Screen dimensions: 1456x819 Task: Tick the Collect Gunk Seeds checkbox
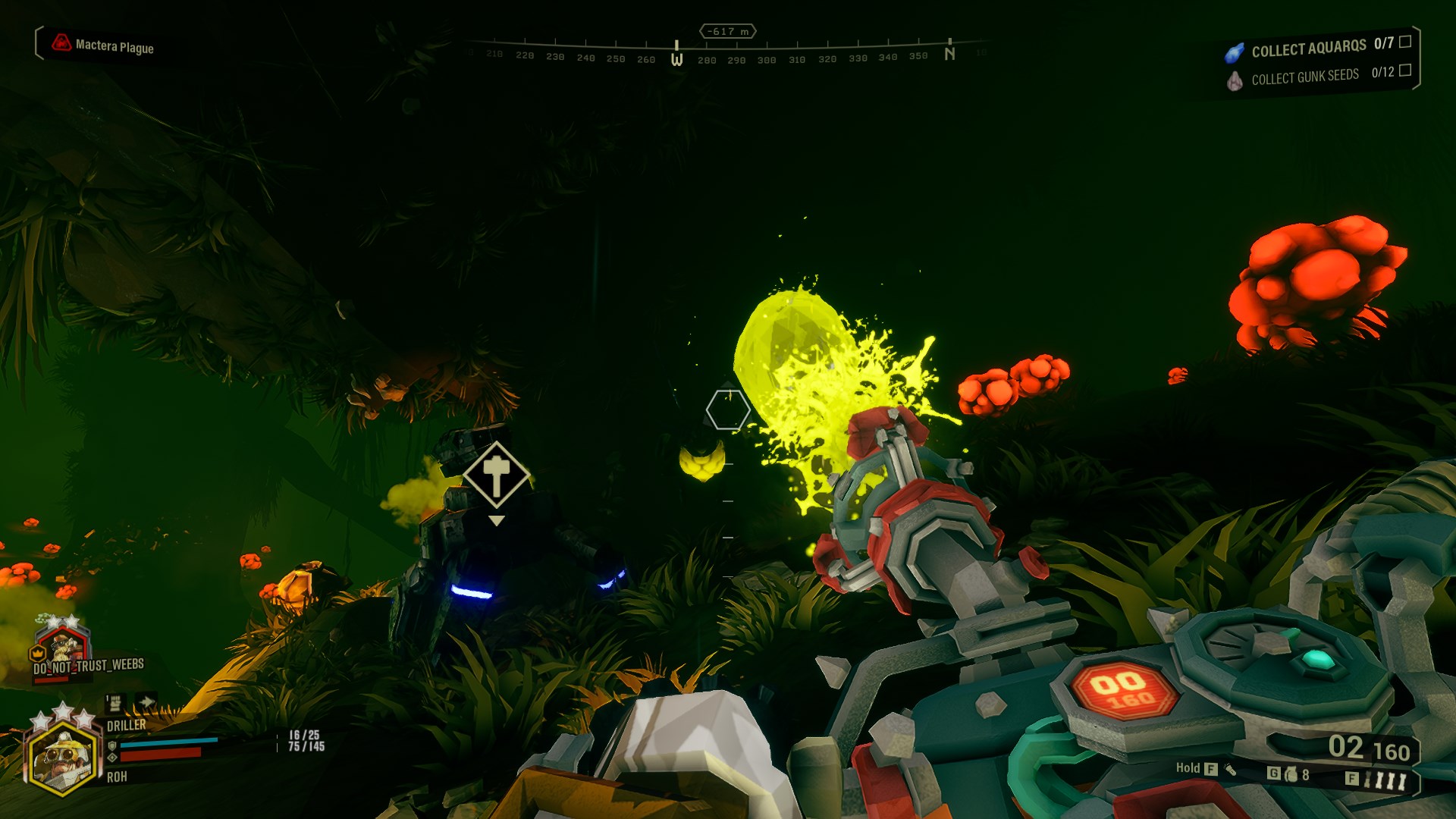pyautogui.click(x=1404, y=70)
